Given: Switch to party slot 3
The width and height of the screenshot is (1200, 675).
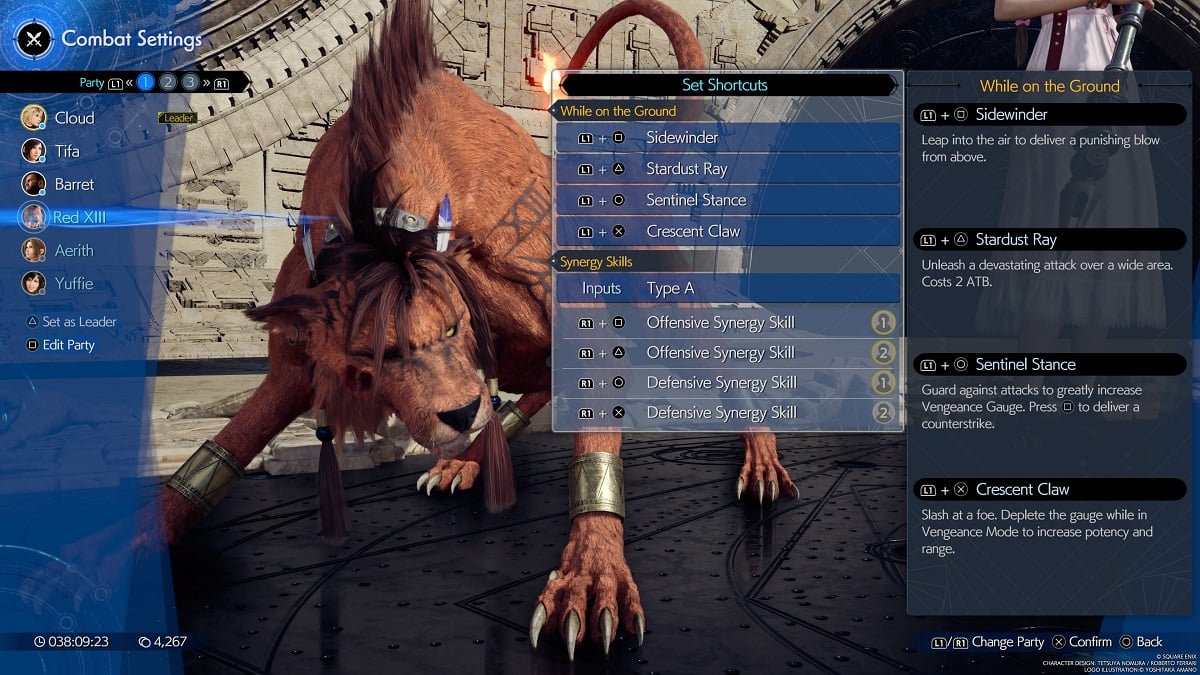Looking at the screenshot, I should (190, 83).
